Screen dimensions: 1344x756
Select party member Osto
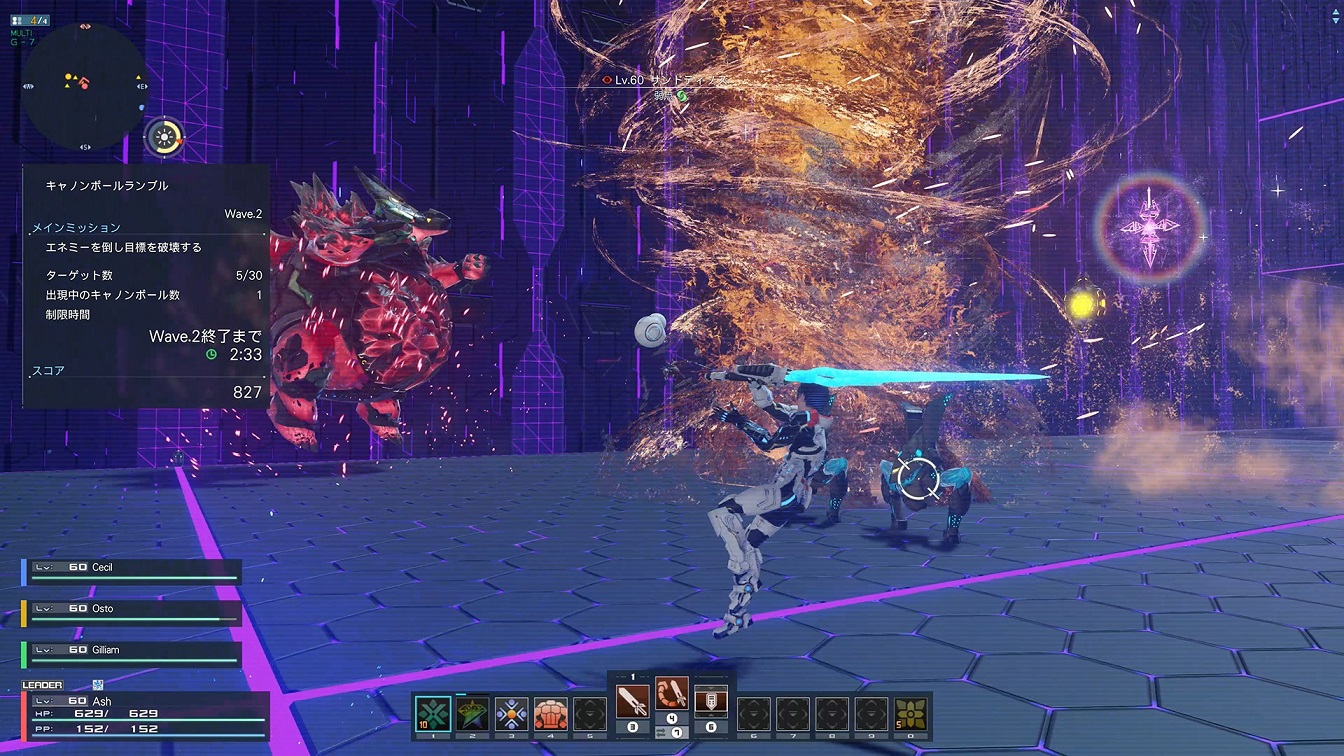[131, 612]
